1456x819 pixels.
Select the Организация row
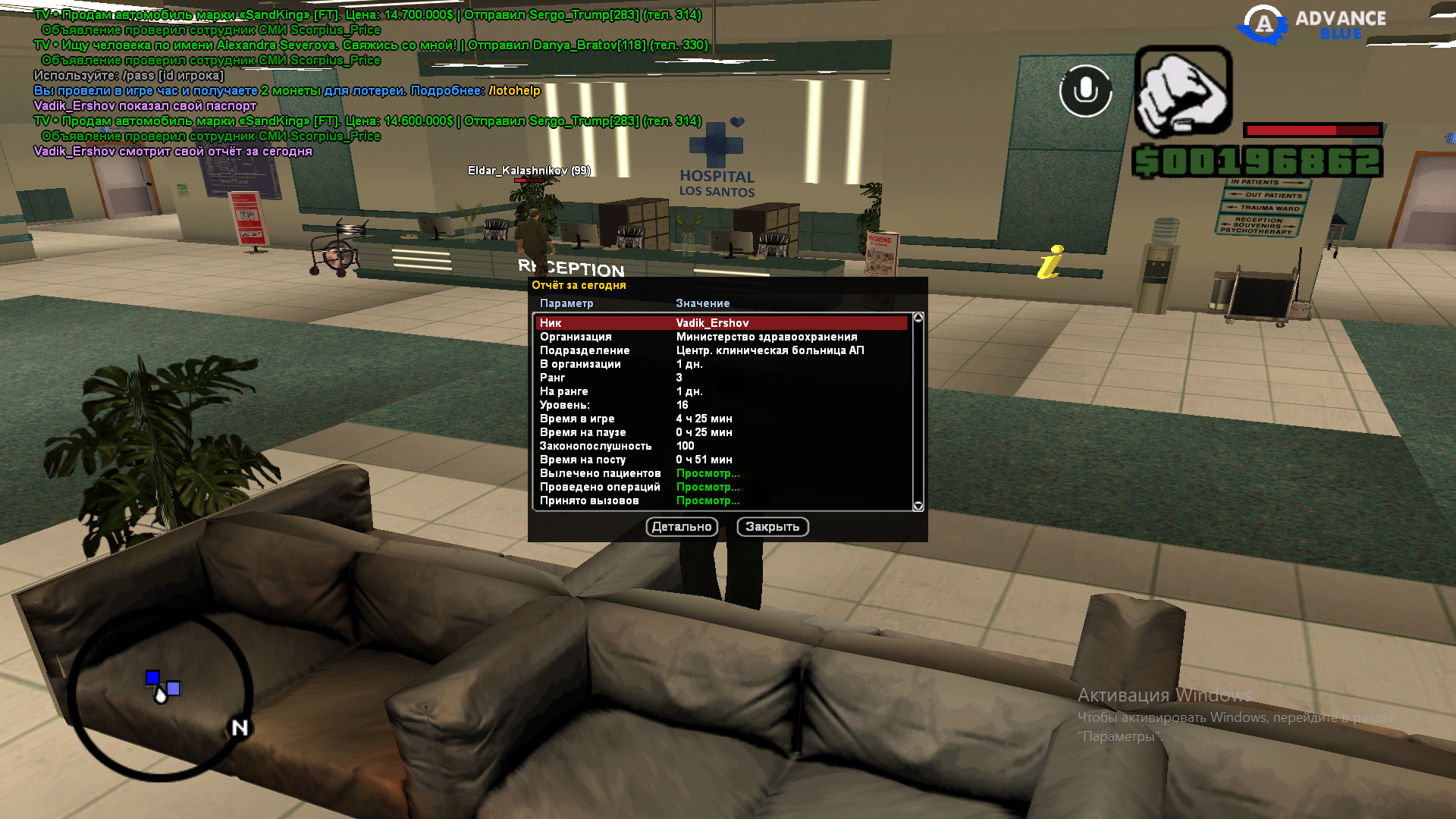pyautogui.click(x=720, y=337)
